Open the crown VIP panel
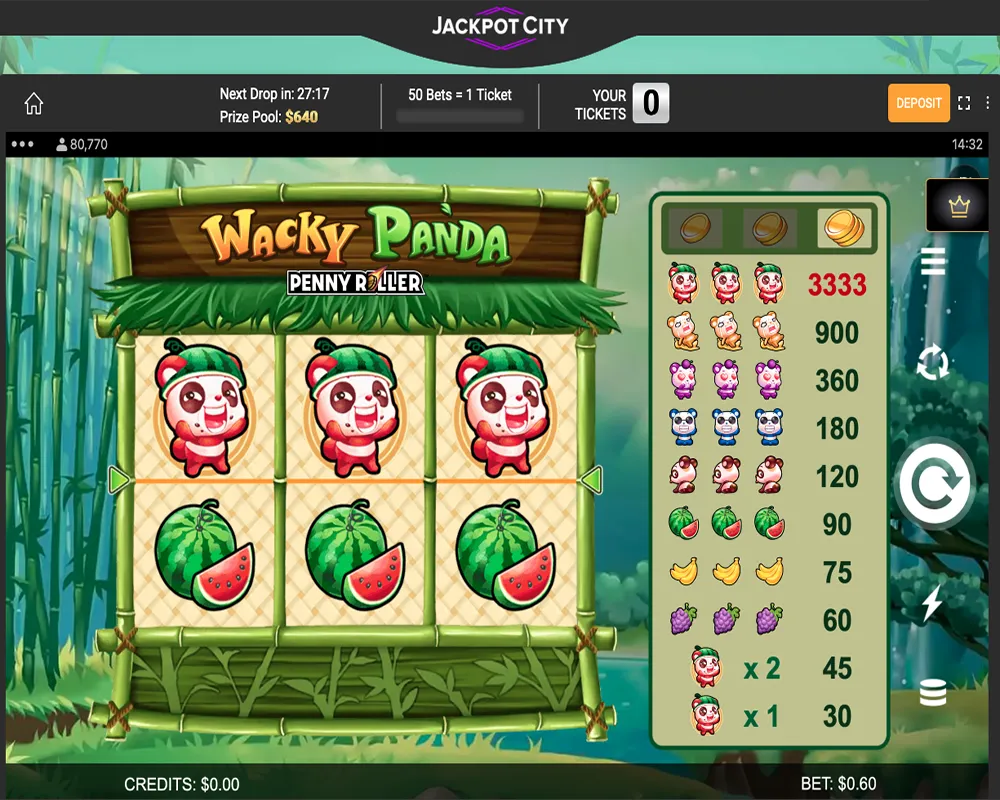Image resolution: width=1000 pixels, height=800 pixels. coord(960,206)
